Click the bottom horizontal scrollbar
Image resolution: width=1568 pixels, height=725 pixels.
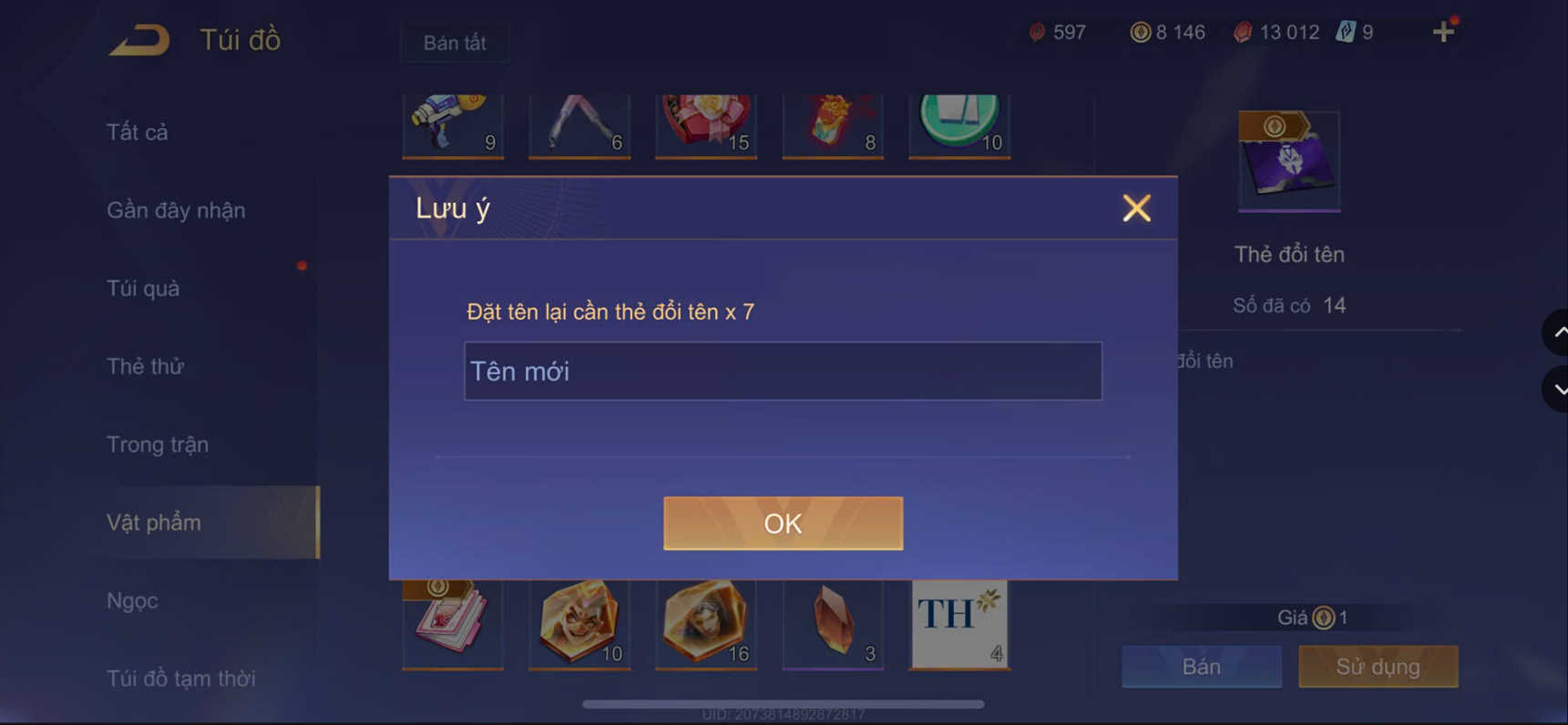pyautogui.click(x=784, y=703)
